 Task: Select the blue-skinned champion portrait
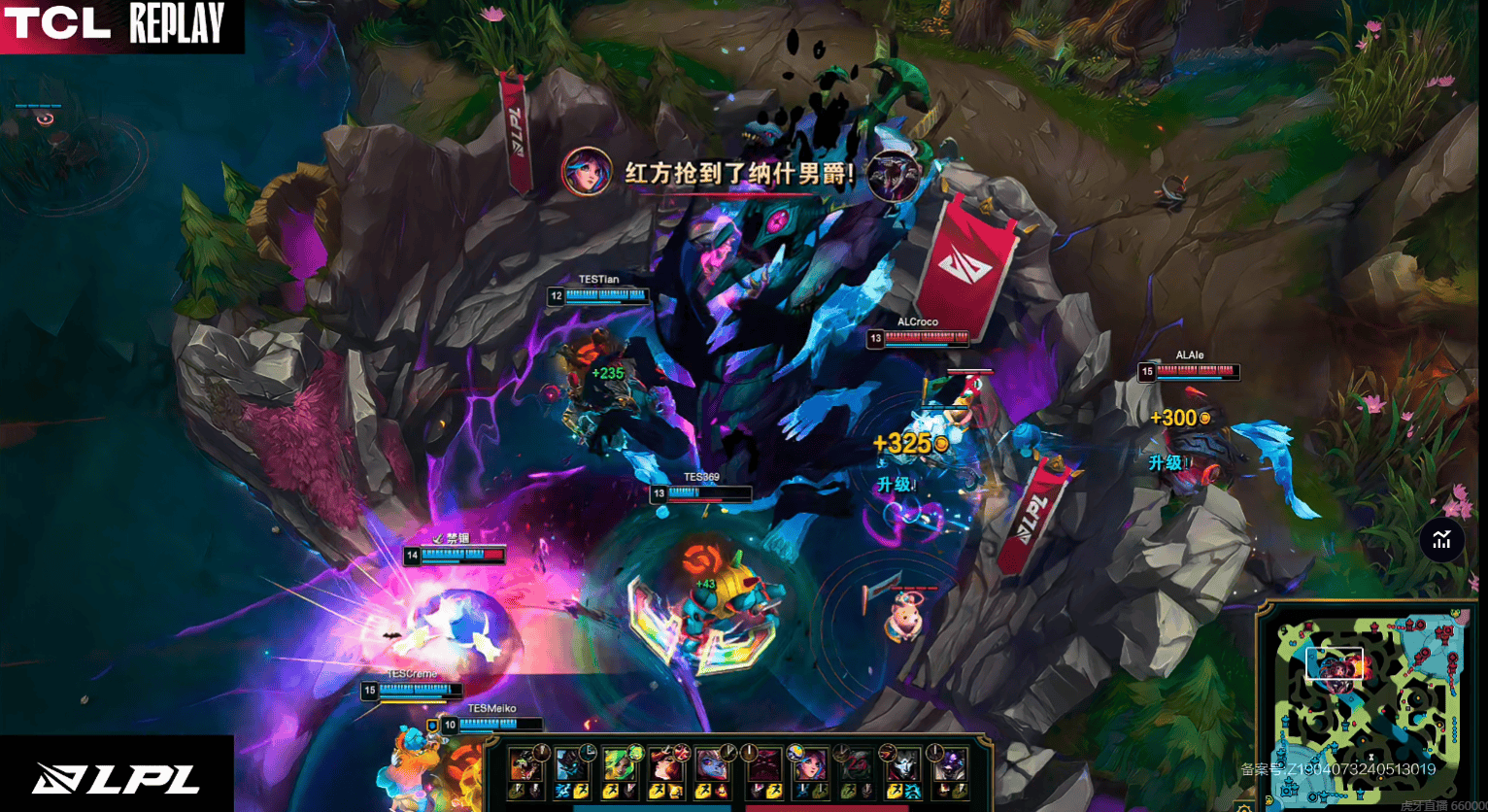coord(711,763)
